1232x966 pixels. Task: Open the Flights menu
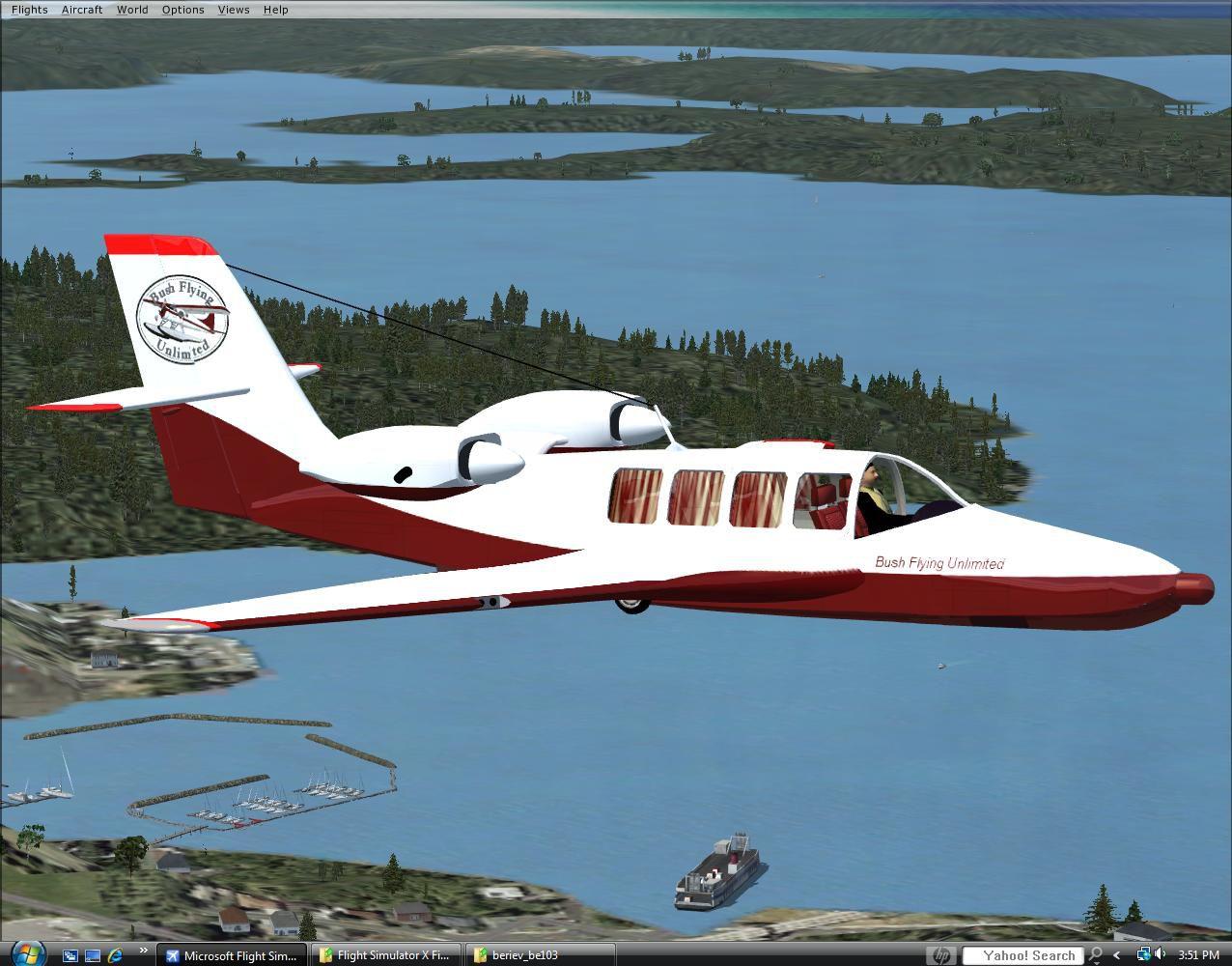(29, 10)
